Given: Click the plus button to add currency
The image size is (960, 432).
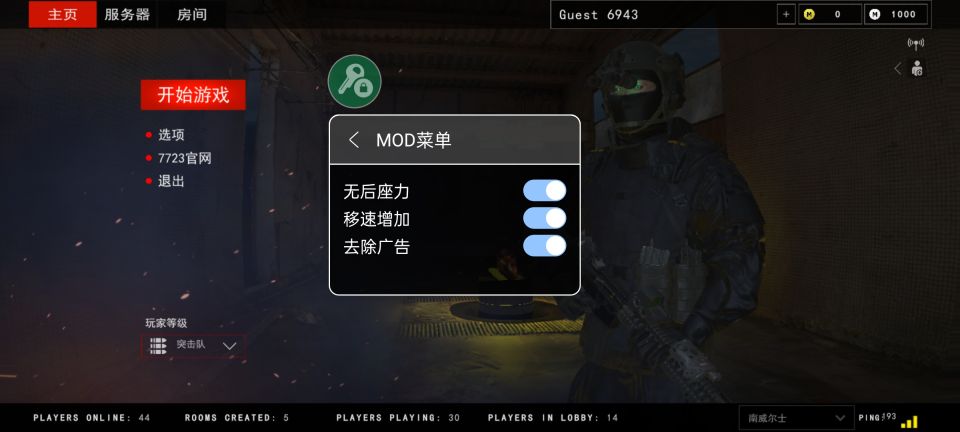Looking at the screenshot, I should pos(785,14).
